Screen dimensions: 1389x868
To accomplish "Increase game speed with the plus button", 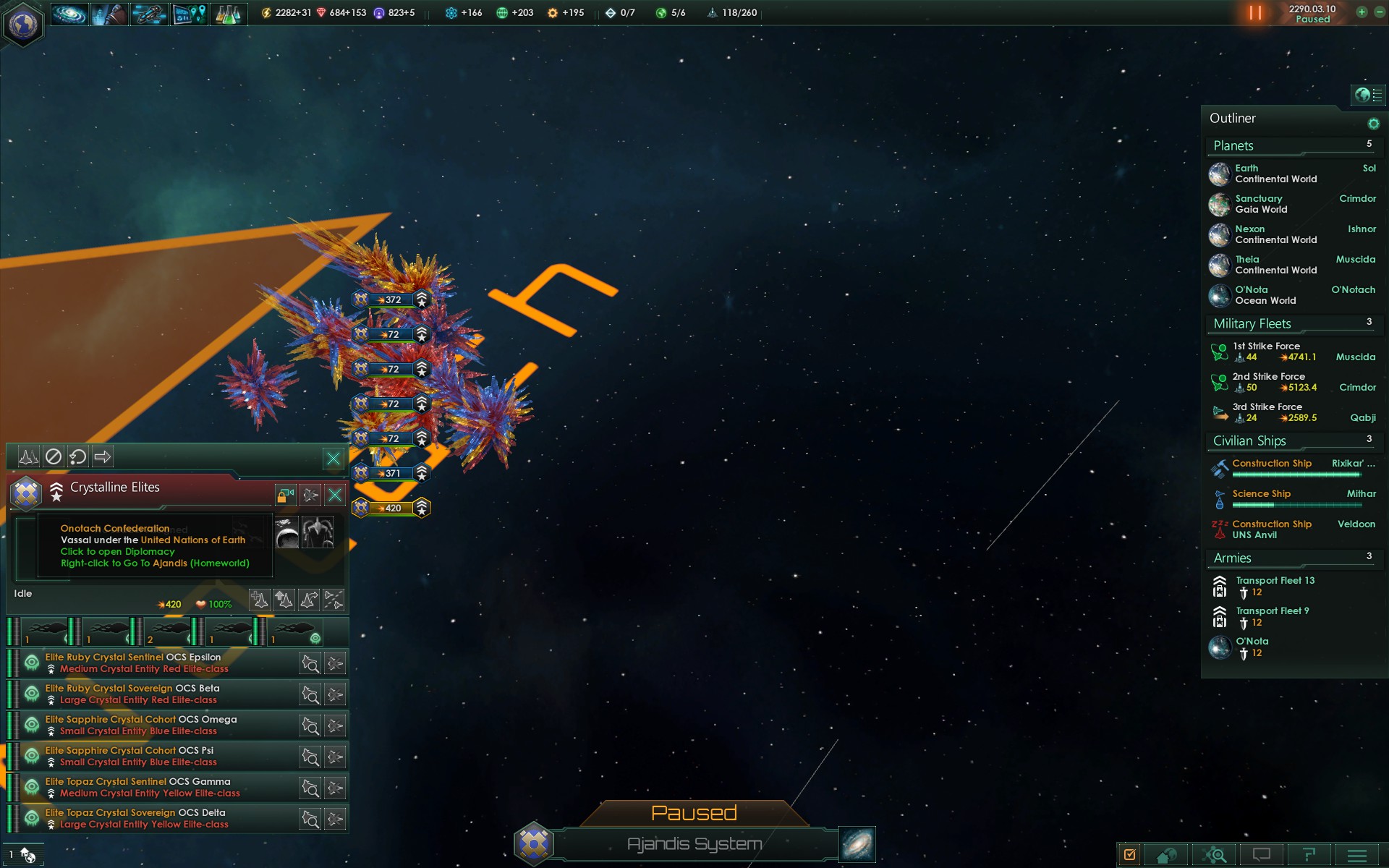I will pos(1362,12).
